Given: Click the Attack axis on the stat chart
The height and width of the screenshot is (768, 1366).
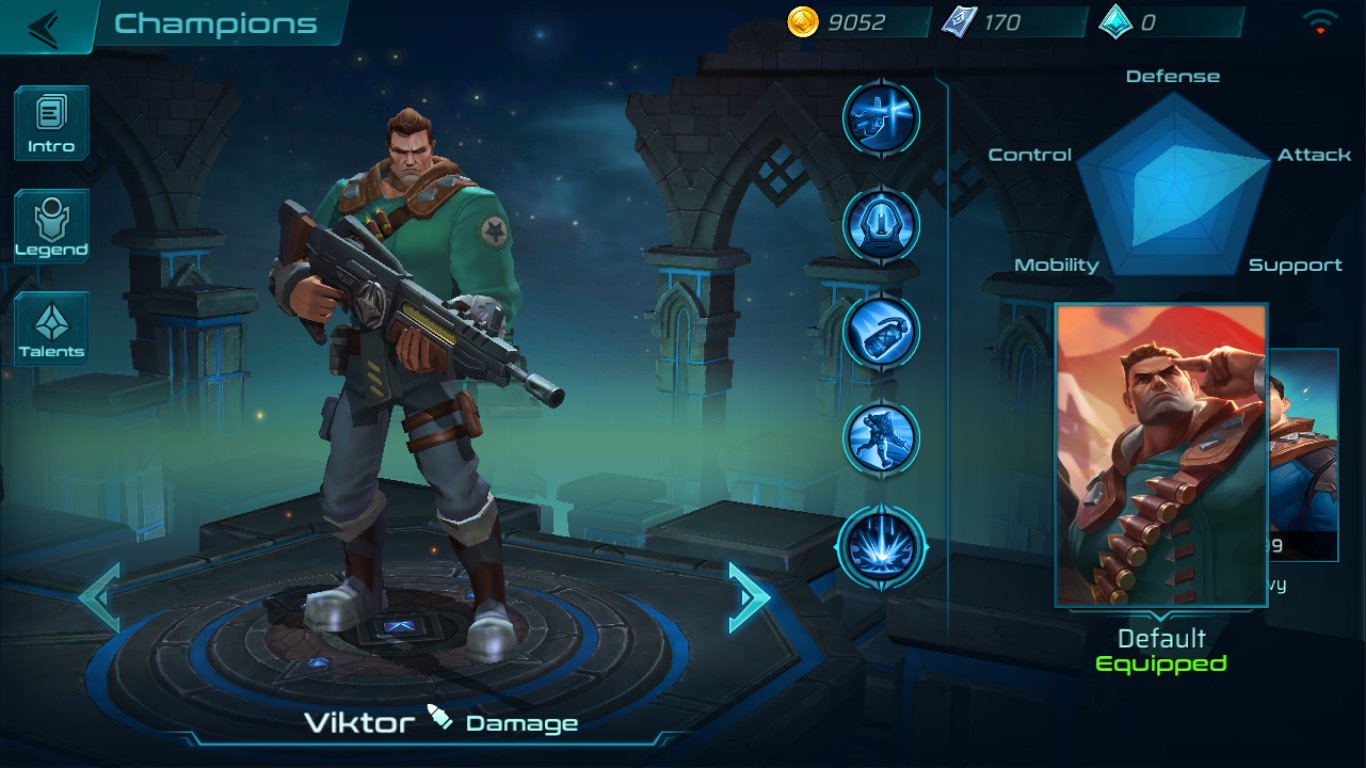Looking at the screenshot, I should [1314, 155].
